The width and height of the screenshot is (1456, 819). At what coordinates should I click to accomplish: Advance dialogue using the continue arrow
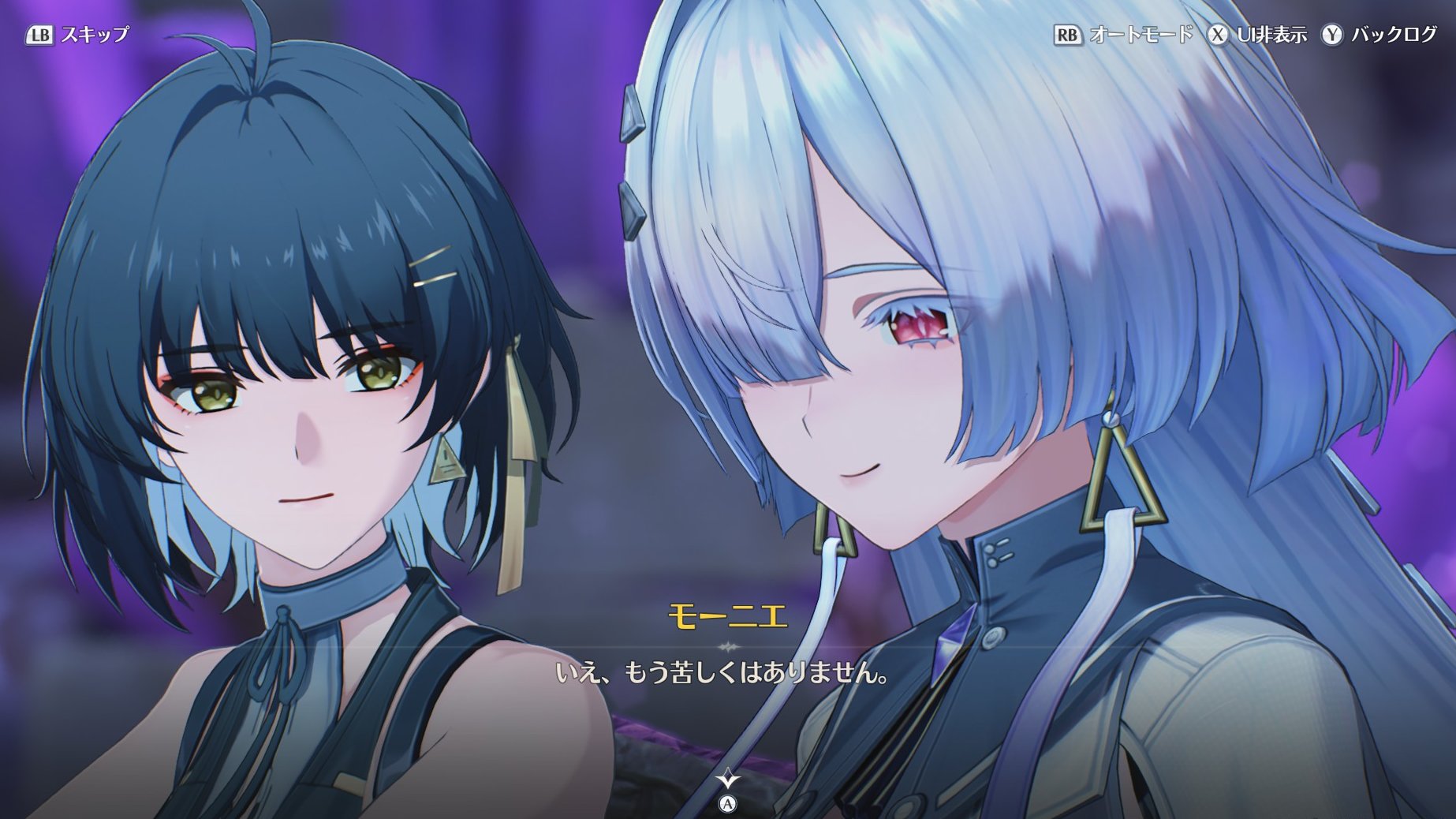(728, 782)
